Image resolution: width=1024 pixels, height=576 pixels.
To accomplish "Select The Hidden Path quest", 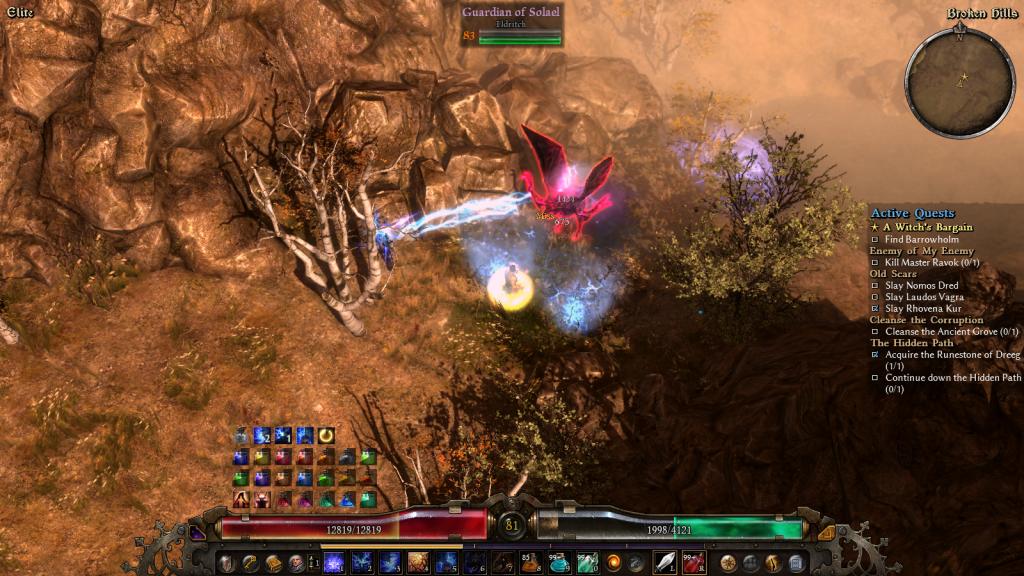I will 910,342.
